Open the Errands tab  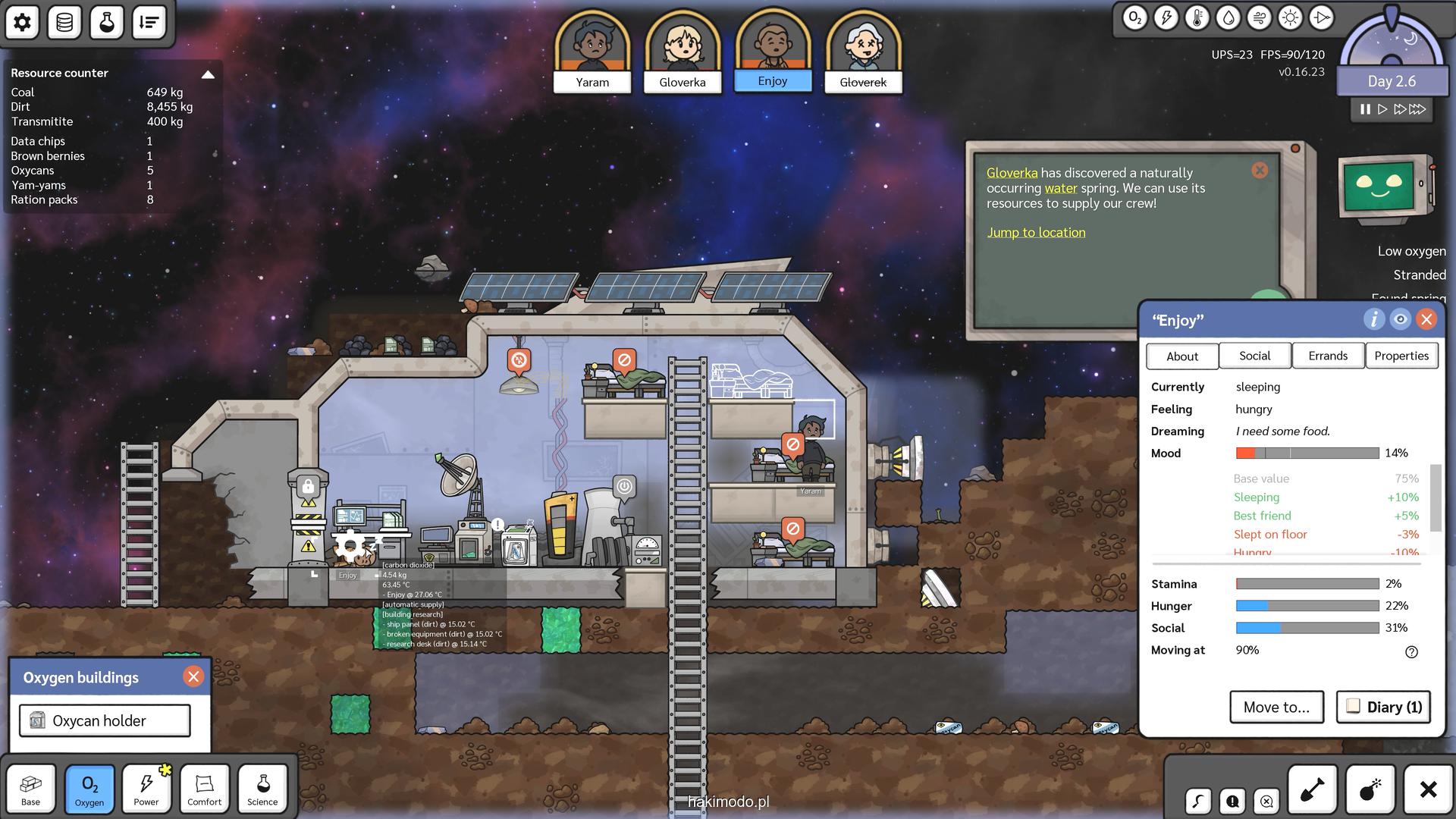click(x=1328, y=356)
